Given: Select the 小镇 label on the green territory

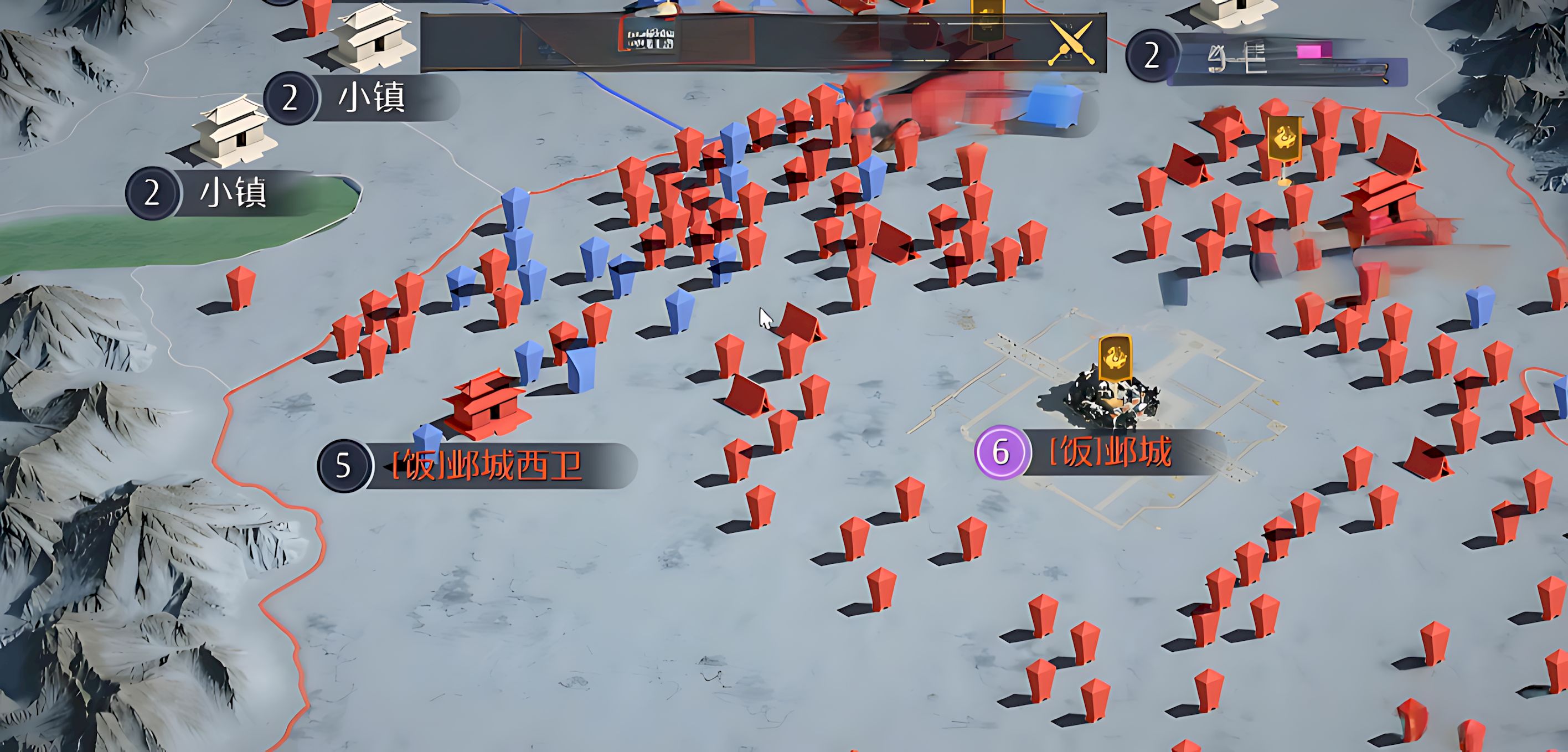Looking at the screenshot, I should pos(233,193).
